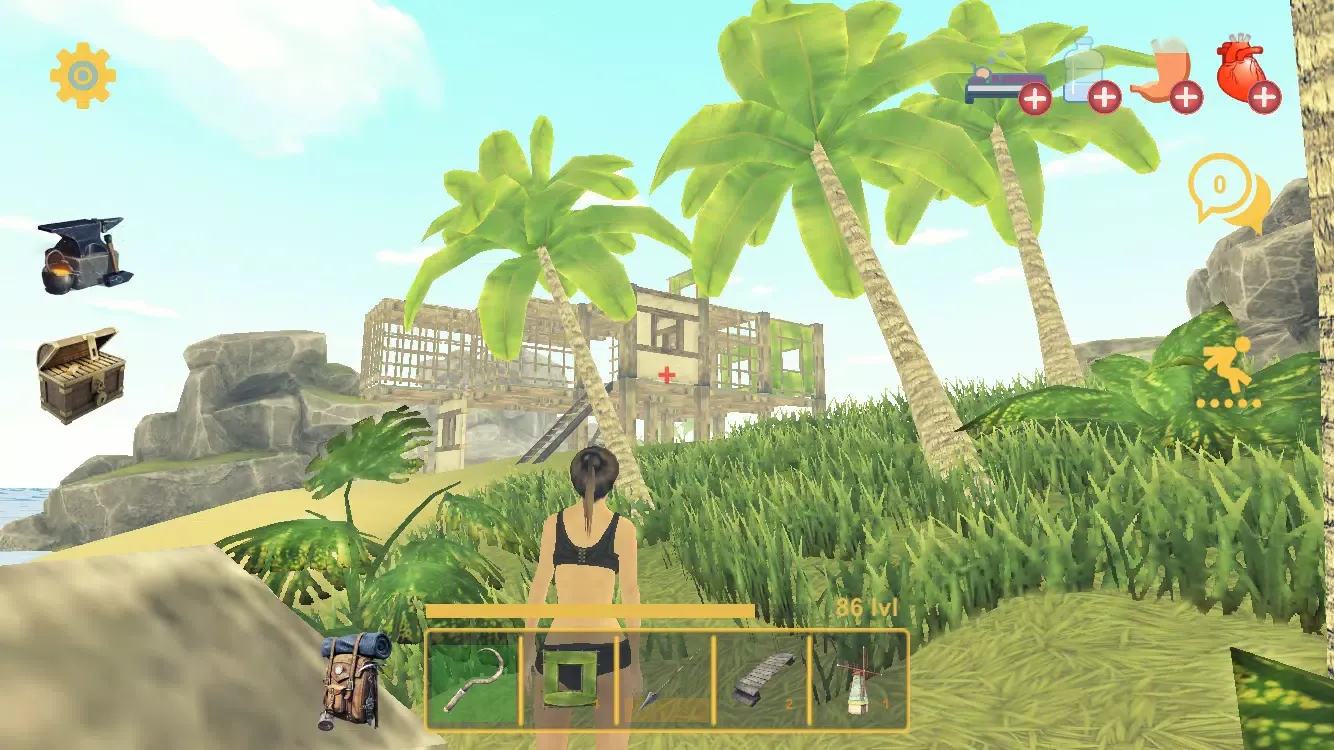Viewport: 1334px width, 750px height.
Task: Select the wooden ramp hotbar slot
Action: click(x=761, y=680)
